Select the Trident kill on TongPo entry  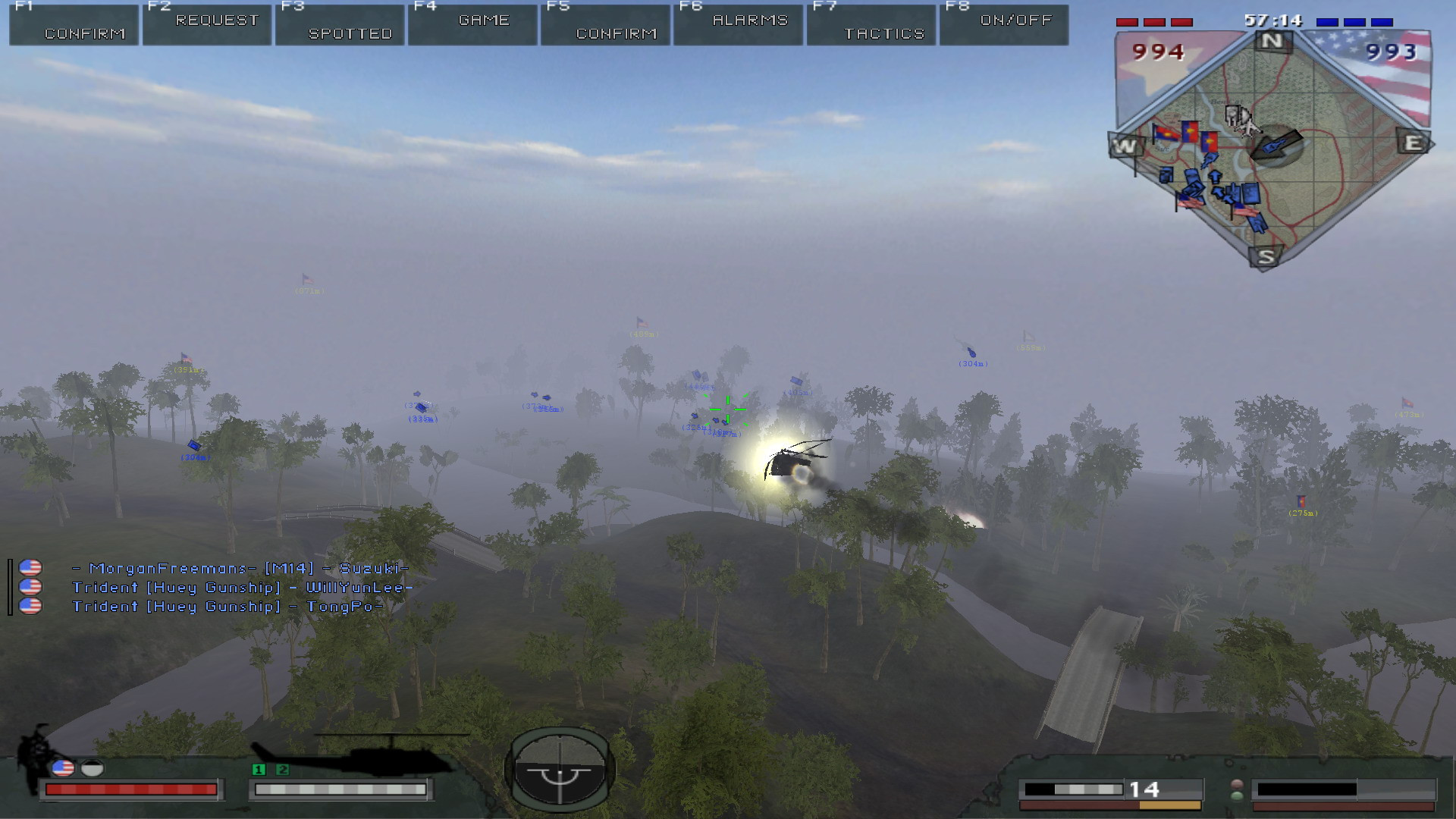(x=227, y=607)
